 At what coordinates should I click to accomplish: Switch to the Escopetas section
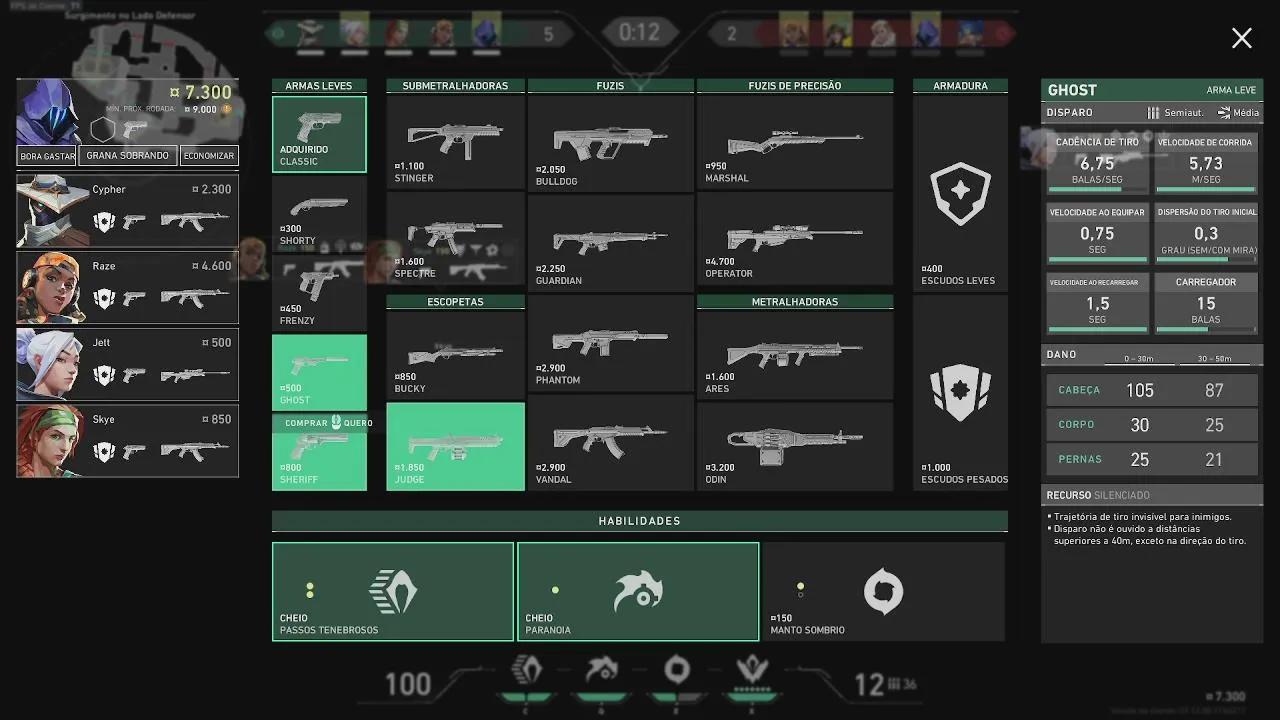pos(455,301)
